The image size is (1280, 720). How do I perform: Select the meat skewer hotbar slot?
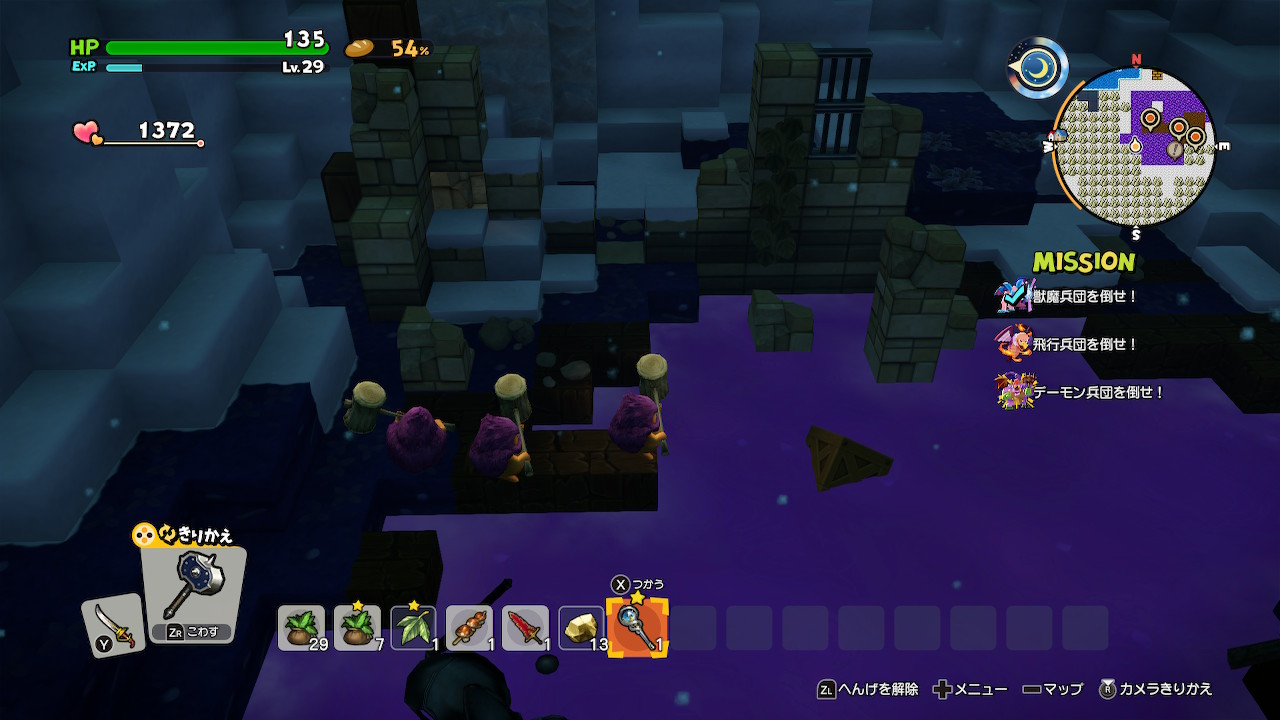469,628
